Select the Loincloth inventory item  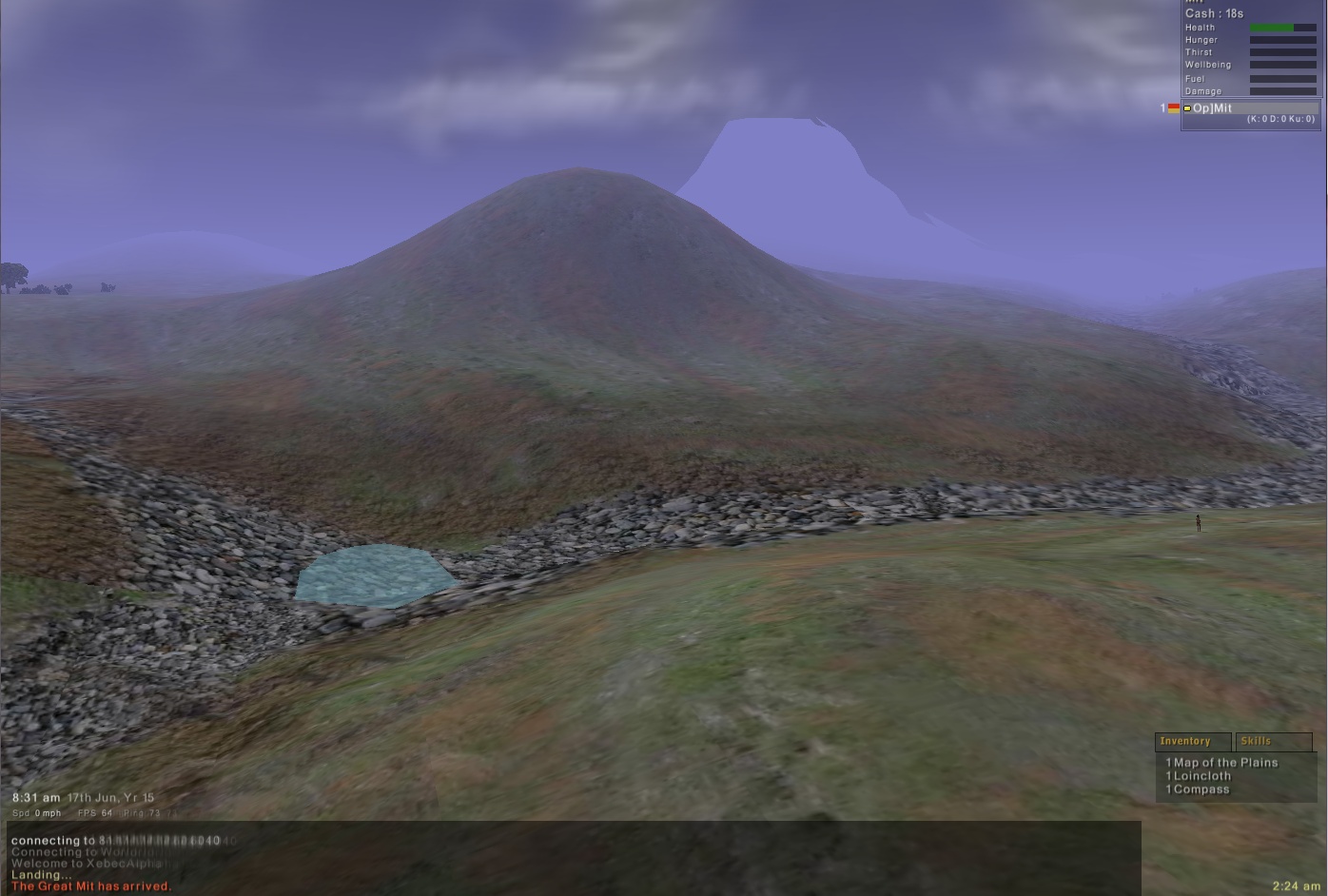pyautogui.click(x=1201, y=776)
